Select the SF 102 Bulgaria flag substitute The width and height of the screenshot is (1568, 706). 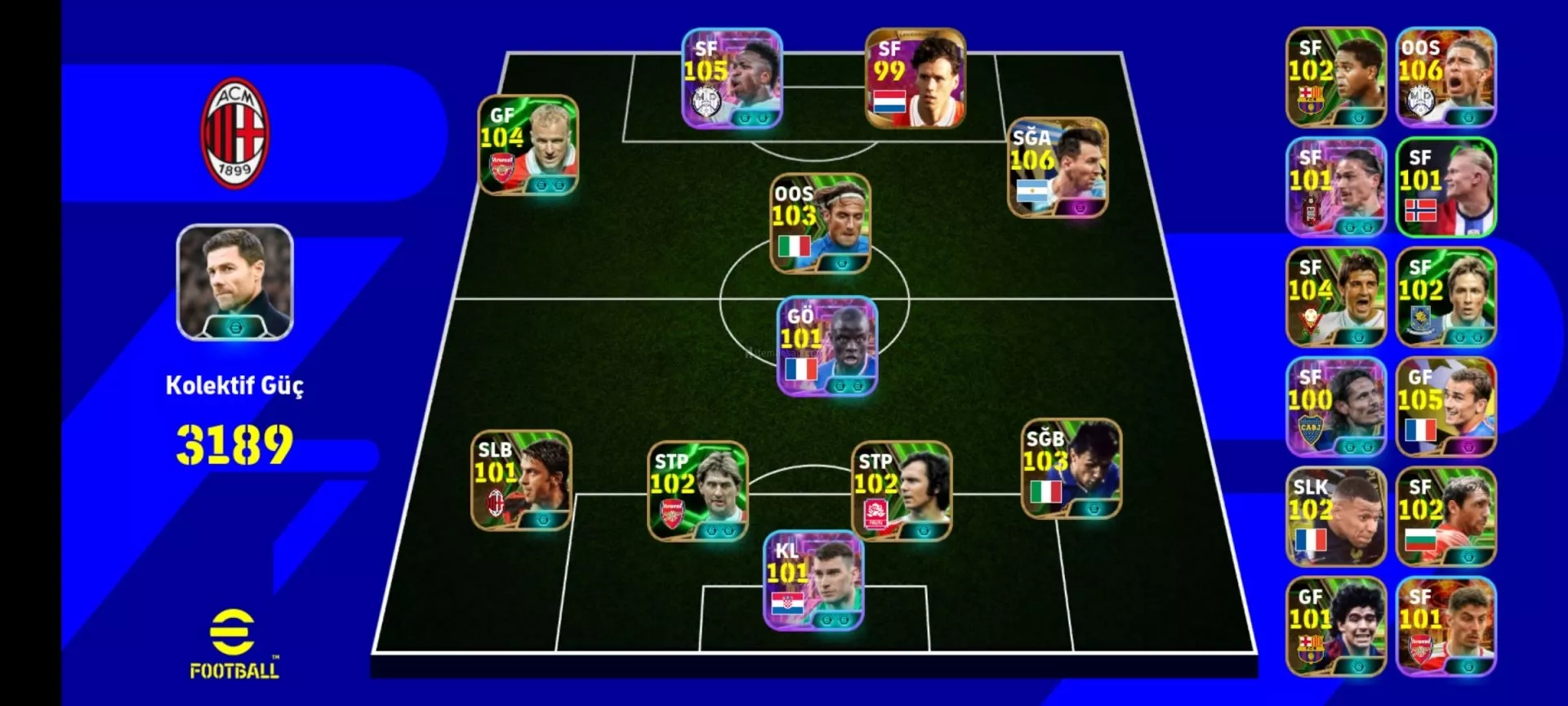click(1445, 517)
